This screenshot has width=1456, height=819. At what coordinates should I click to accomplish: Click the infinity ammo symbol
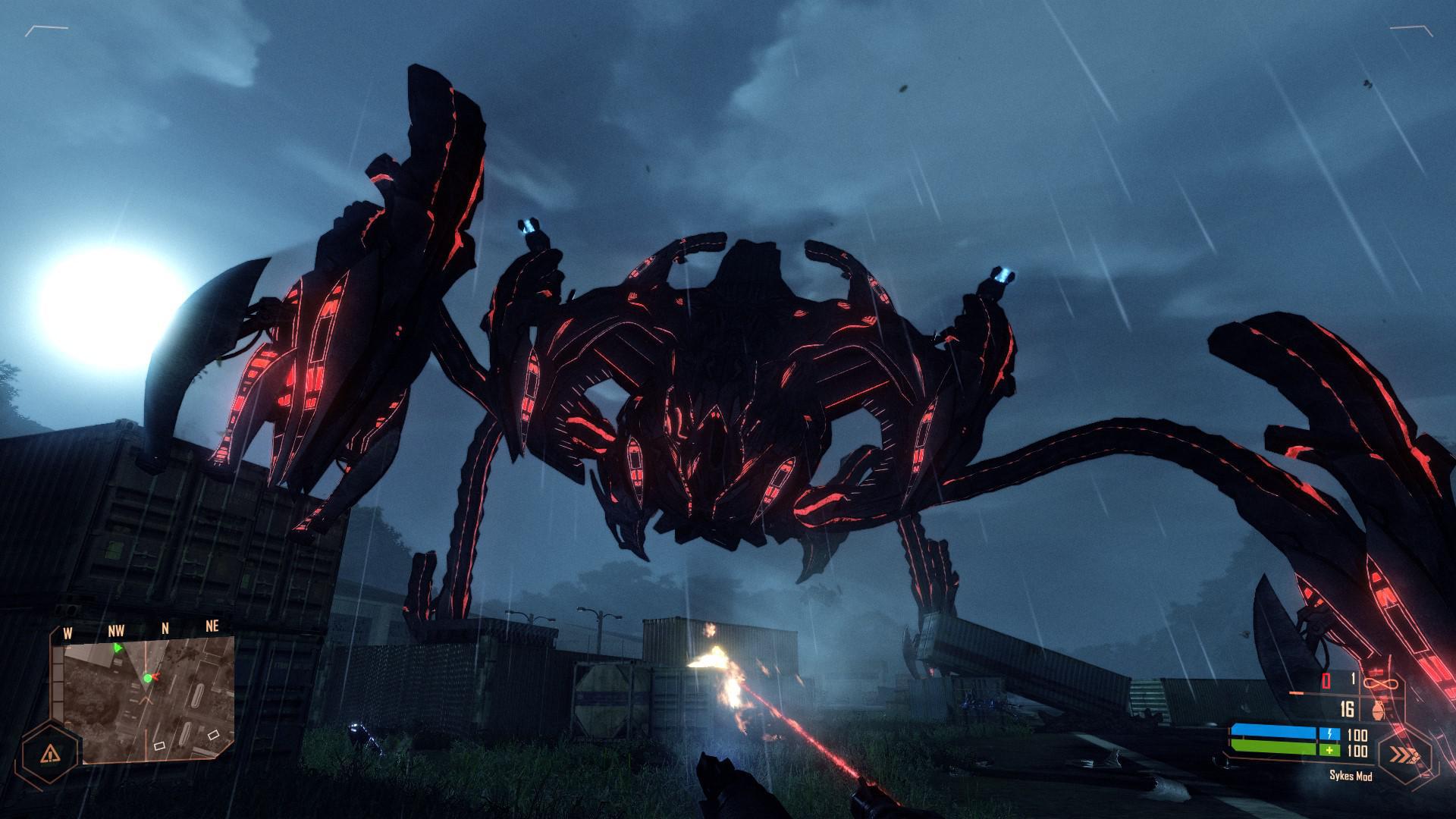point(1380,682)
